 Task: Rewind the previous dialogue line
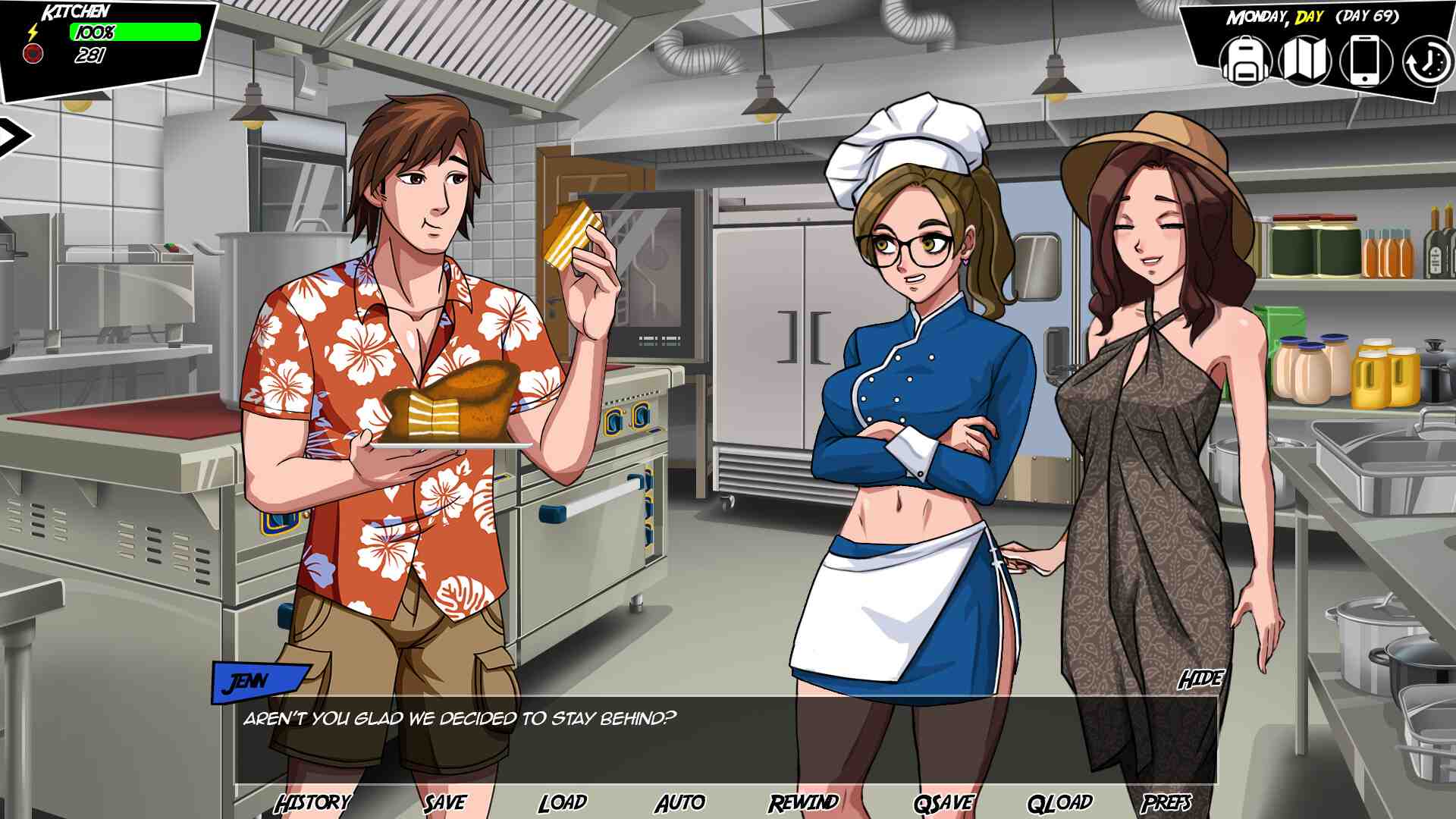tap(803, 802)
